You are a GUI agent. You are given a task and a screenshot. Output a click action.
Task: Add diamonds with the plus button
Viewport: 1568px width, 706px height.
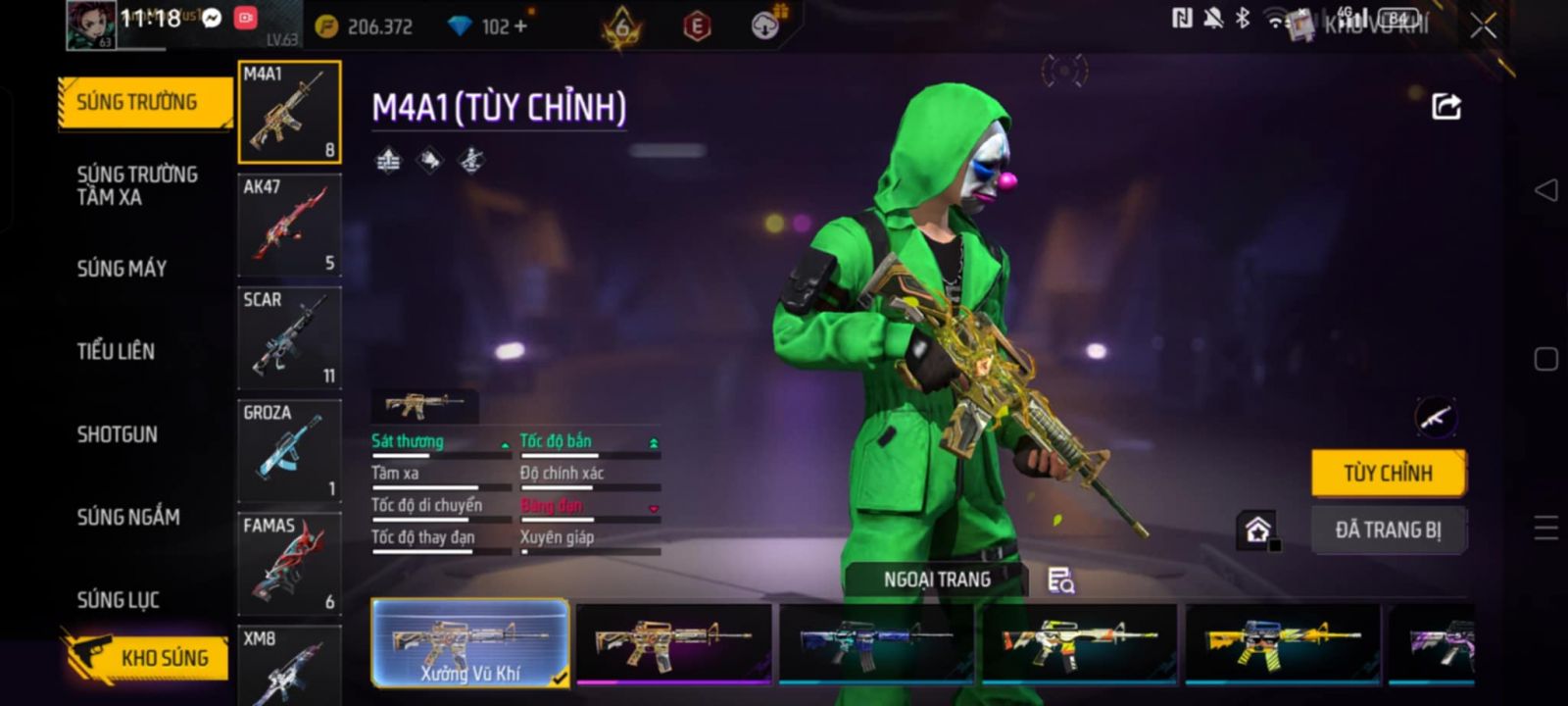coord(520,26)
